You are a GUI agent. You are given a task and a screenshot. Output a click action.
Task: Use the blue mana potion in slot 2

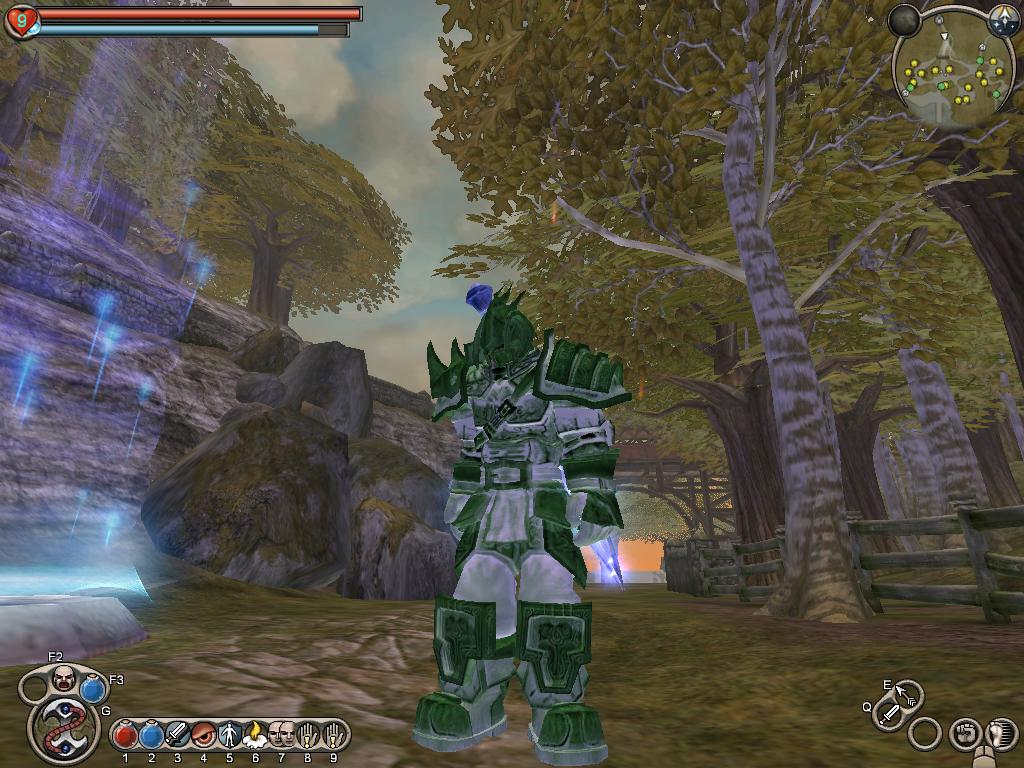pos(151,735)
